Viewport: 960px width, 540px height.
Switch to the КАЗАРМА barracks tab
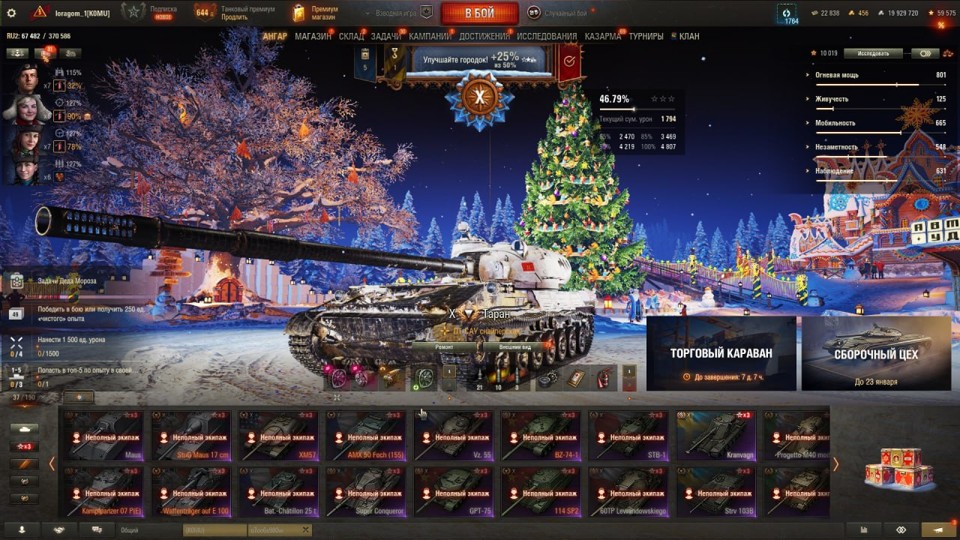point(602,37)
